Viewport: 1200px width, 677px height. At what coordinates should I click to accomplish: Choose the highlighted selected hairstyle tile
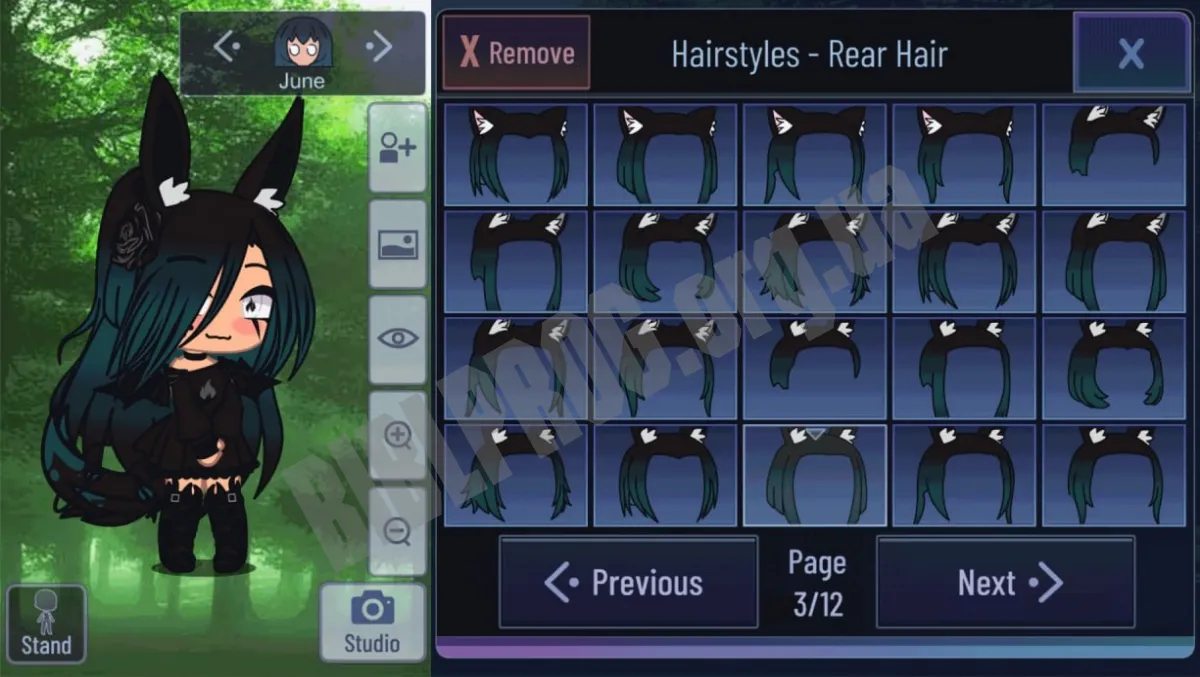click(814, 475)
